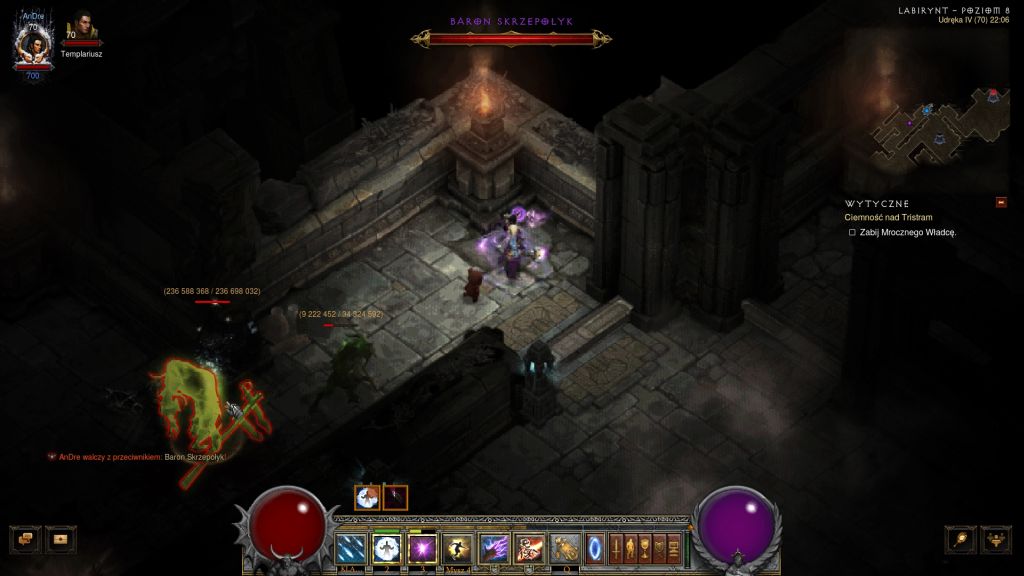The width and height of the screenshot is (1024, 576).
Task: Use the glowing white figure skill
Action: coord(386,548)
